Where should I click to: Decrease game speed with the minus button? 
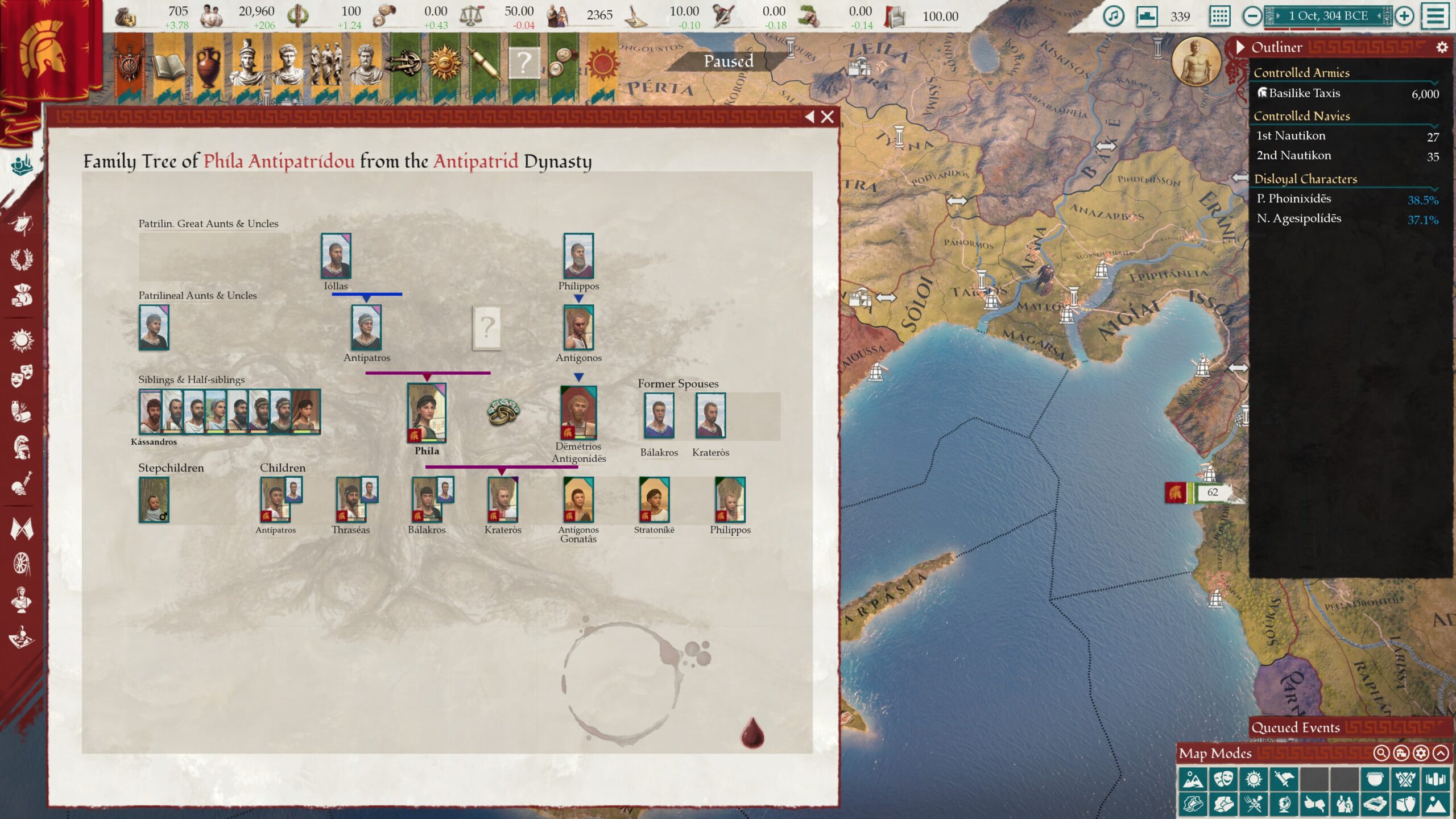pyautogui.click(x=1252, y=16)
